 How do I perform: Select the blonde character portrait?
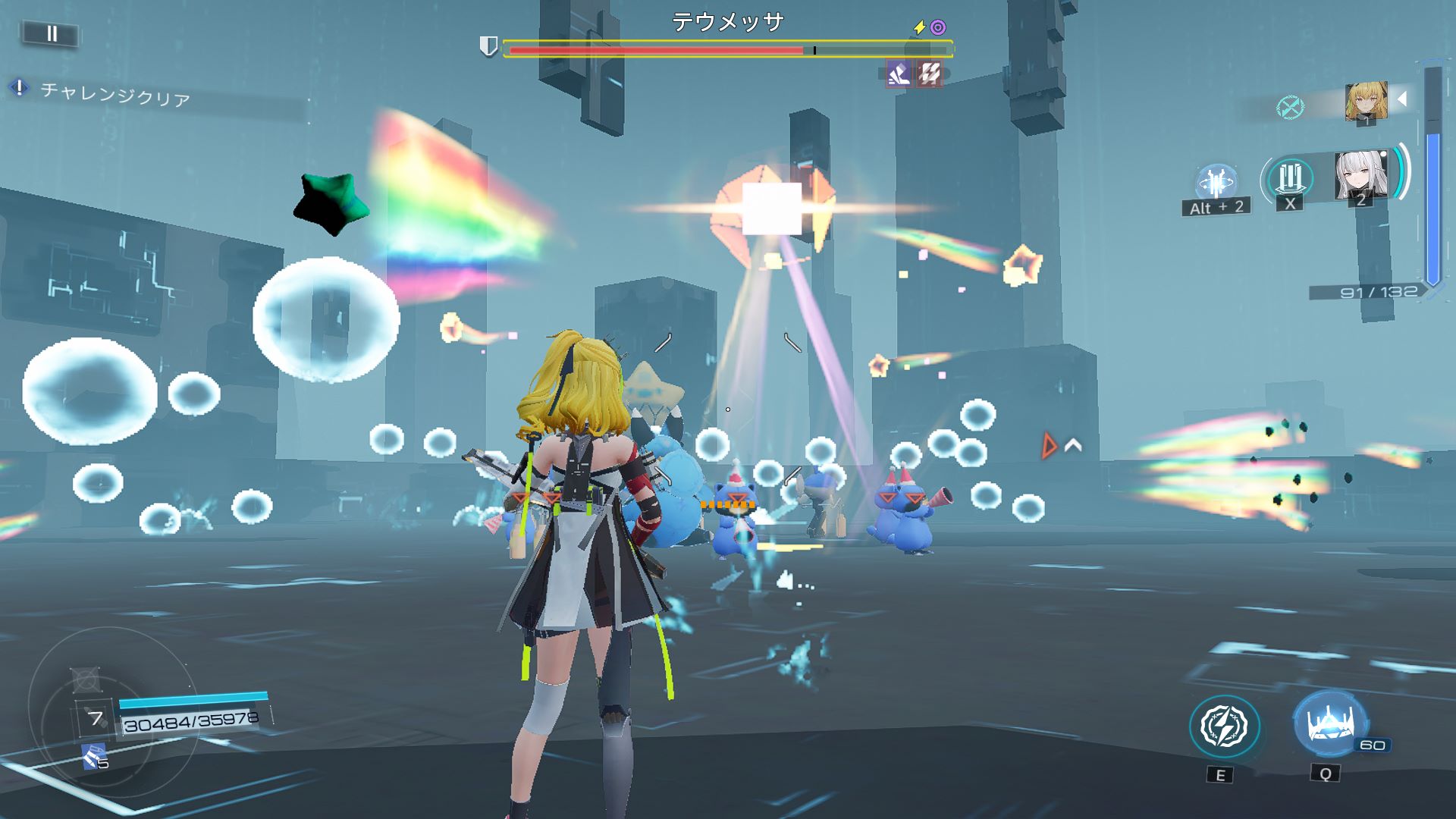pos(1366,102)
